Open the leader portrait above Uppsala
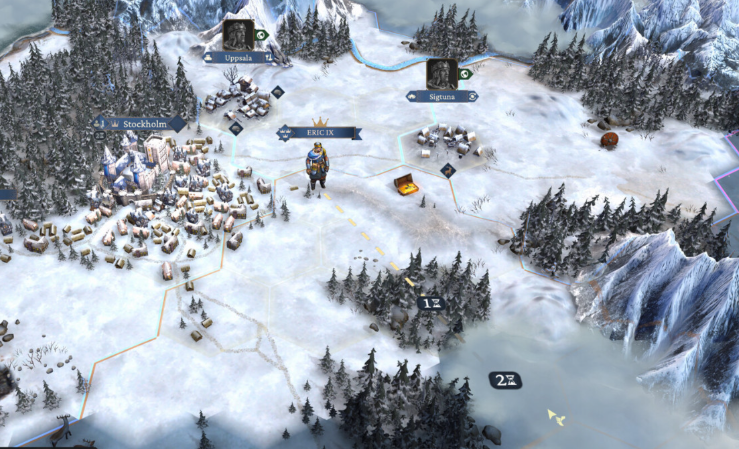The width and height of the screenshot is (739, 449). tap(238, 34)
